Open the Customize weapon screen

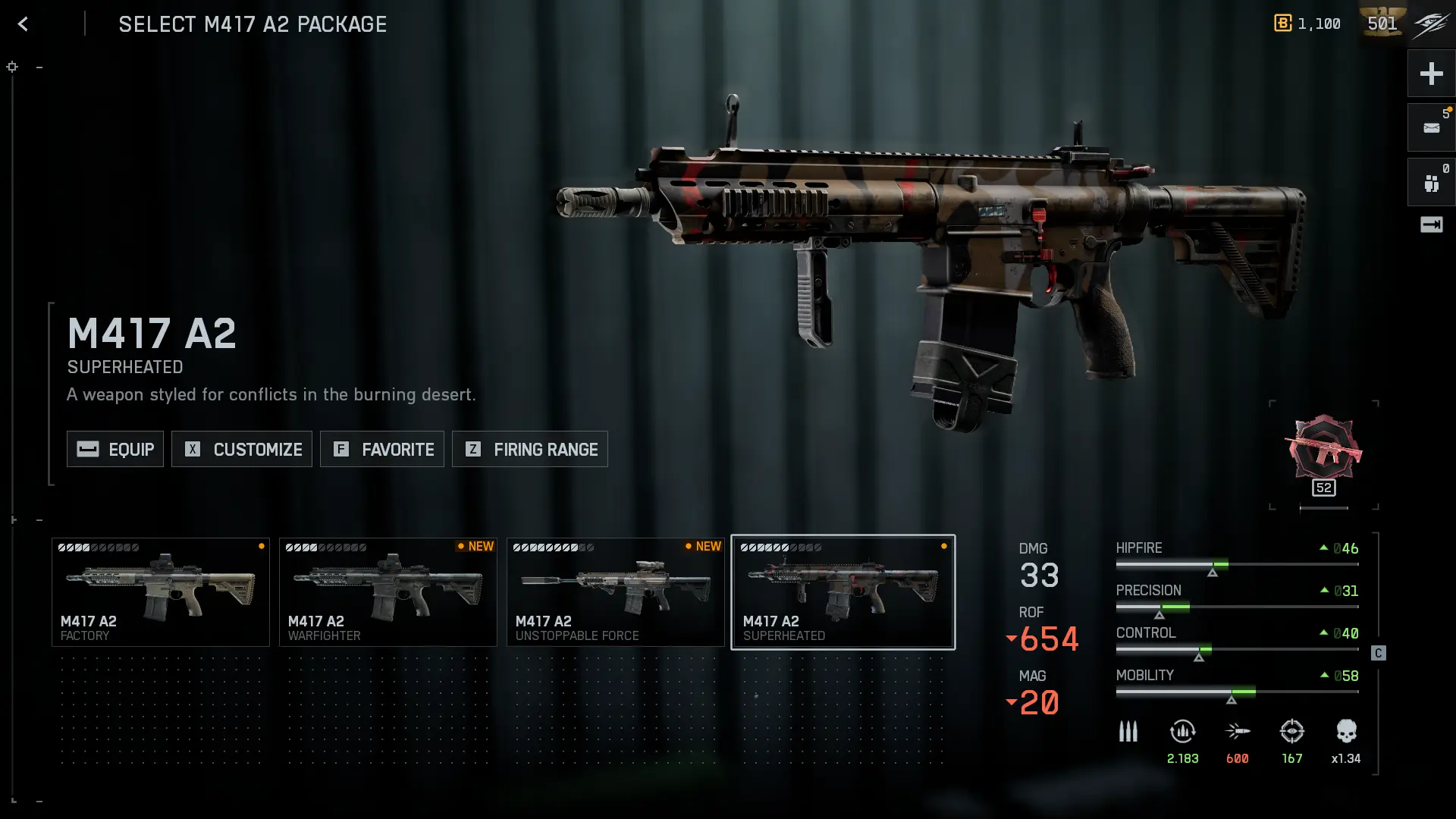tap(242, 449)
